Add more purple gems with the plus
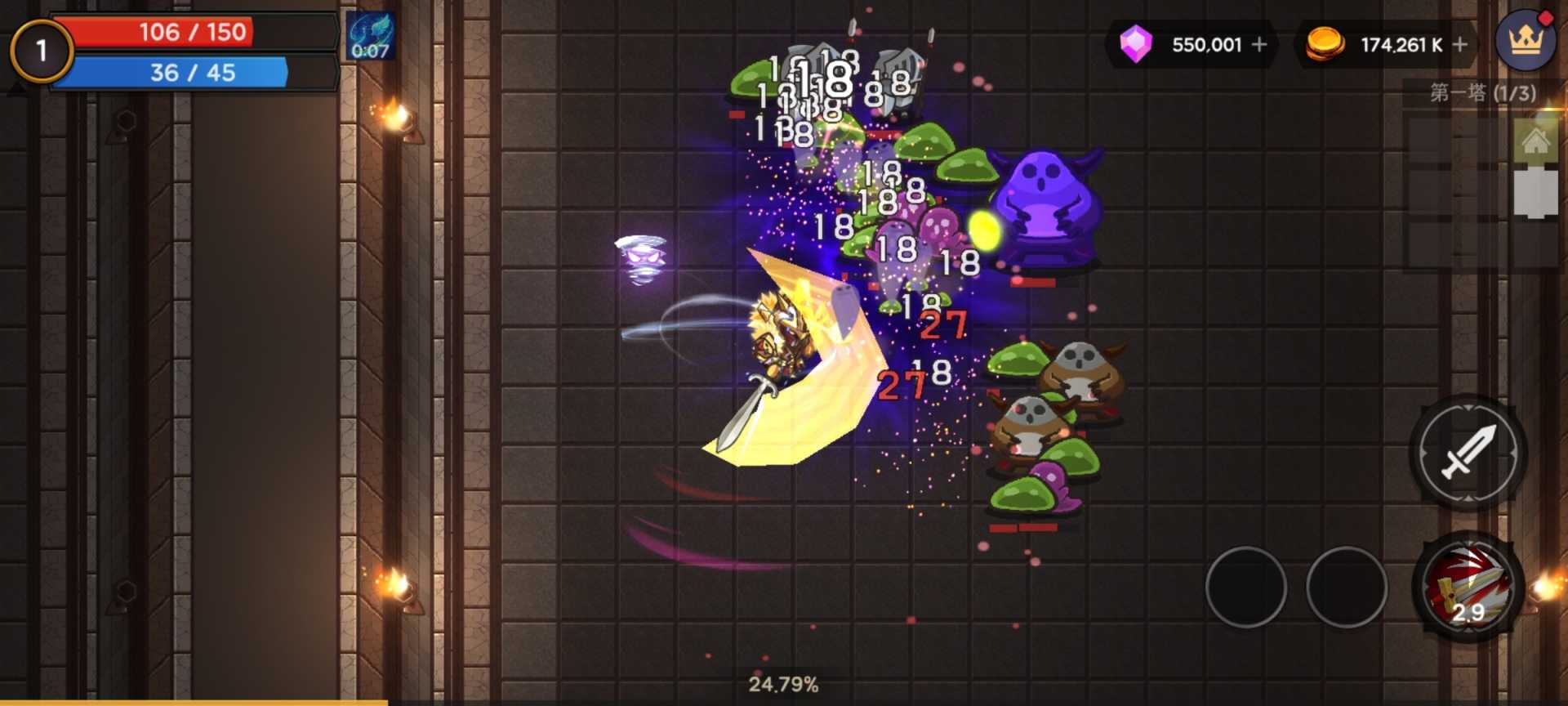Screen dimensions: 1568x706 click(x=1259, y=44)
